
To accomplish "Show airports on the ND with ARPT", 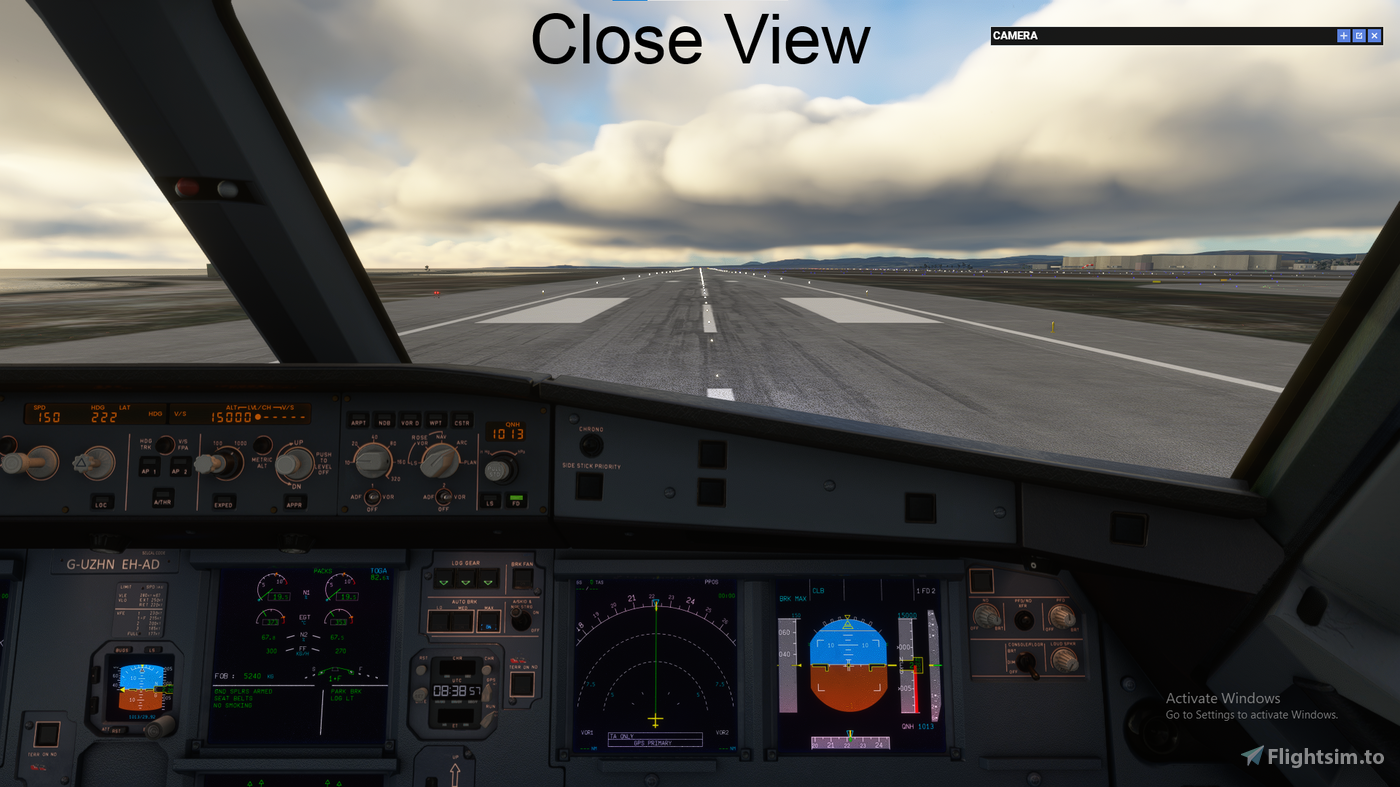I will 358,423.
